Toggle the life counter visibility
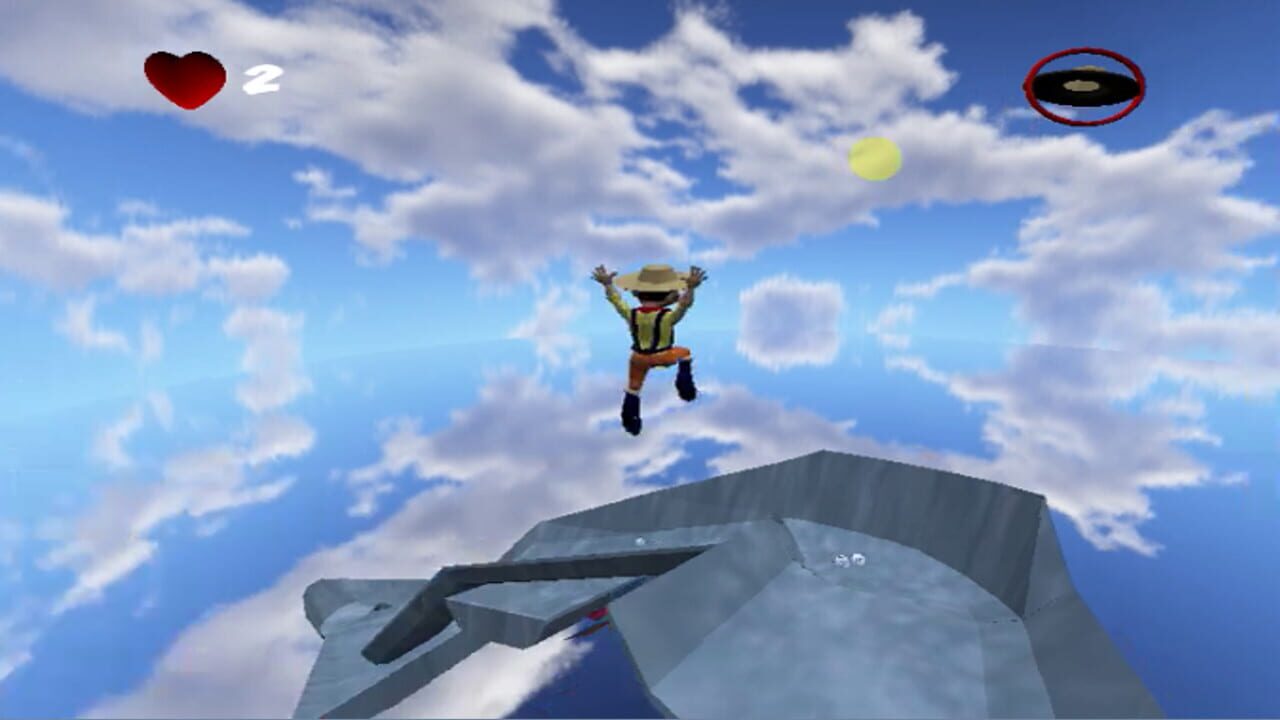This screenshot has height=720, width=1280. click(262, 80)
